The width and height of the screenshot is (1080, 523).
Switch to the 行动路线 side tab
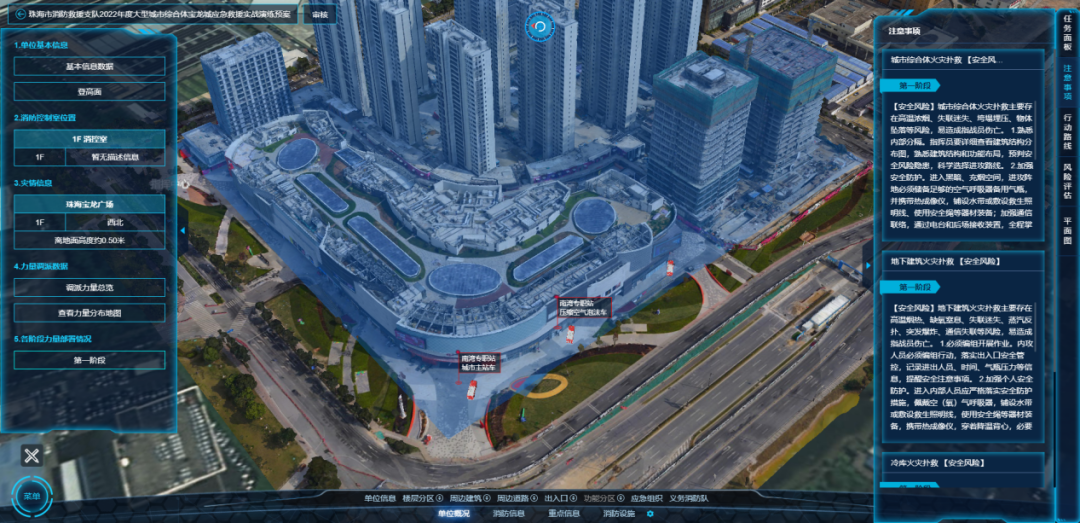tap(1067, 130)
